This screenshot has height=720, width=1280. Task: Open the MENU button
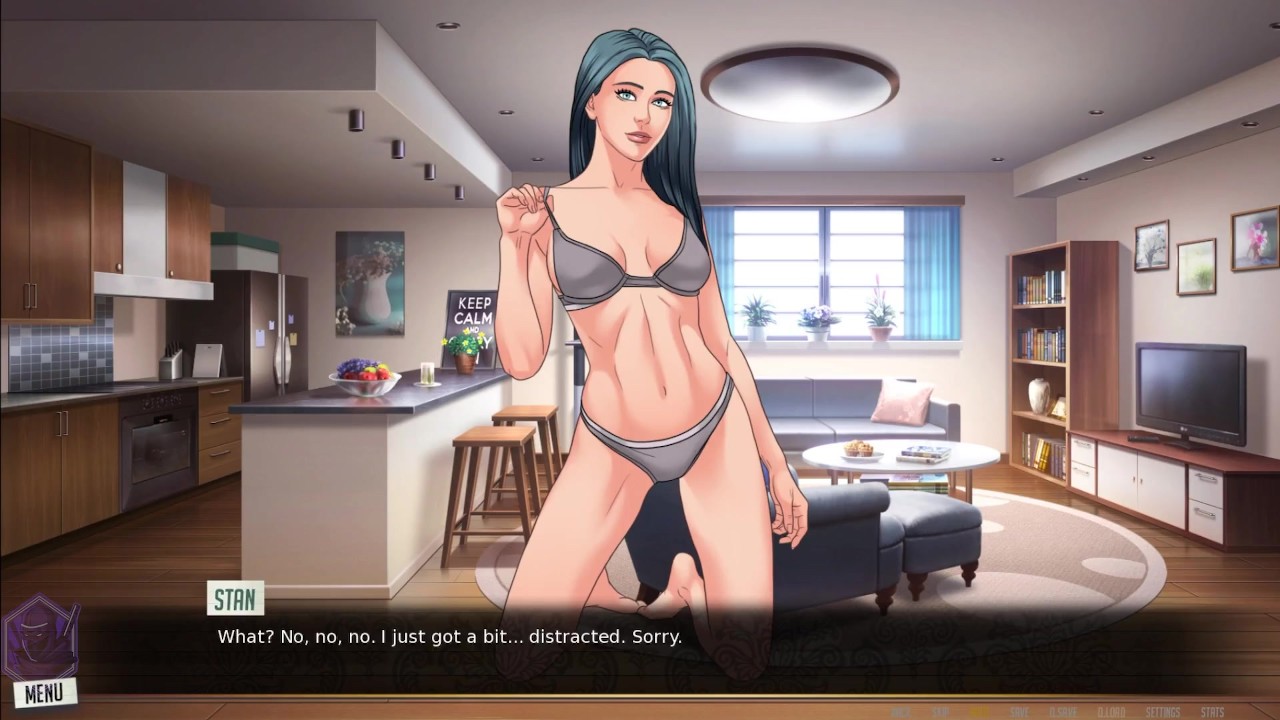pyautogui.click(x=44, y=692)
